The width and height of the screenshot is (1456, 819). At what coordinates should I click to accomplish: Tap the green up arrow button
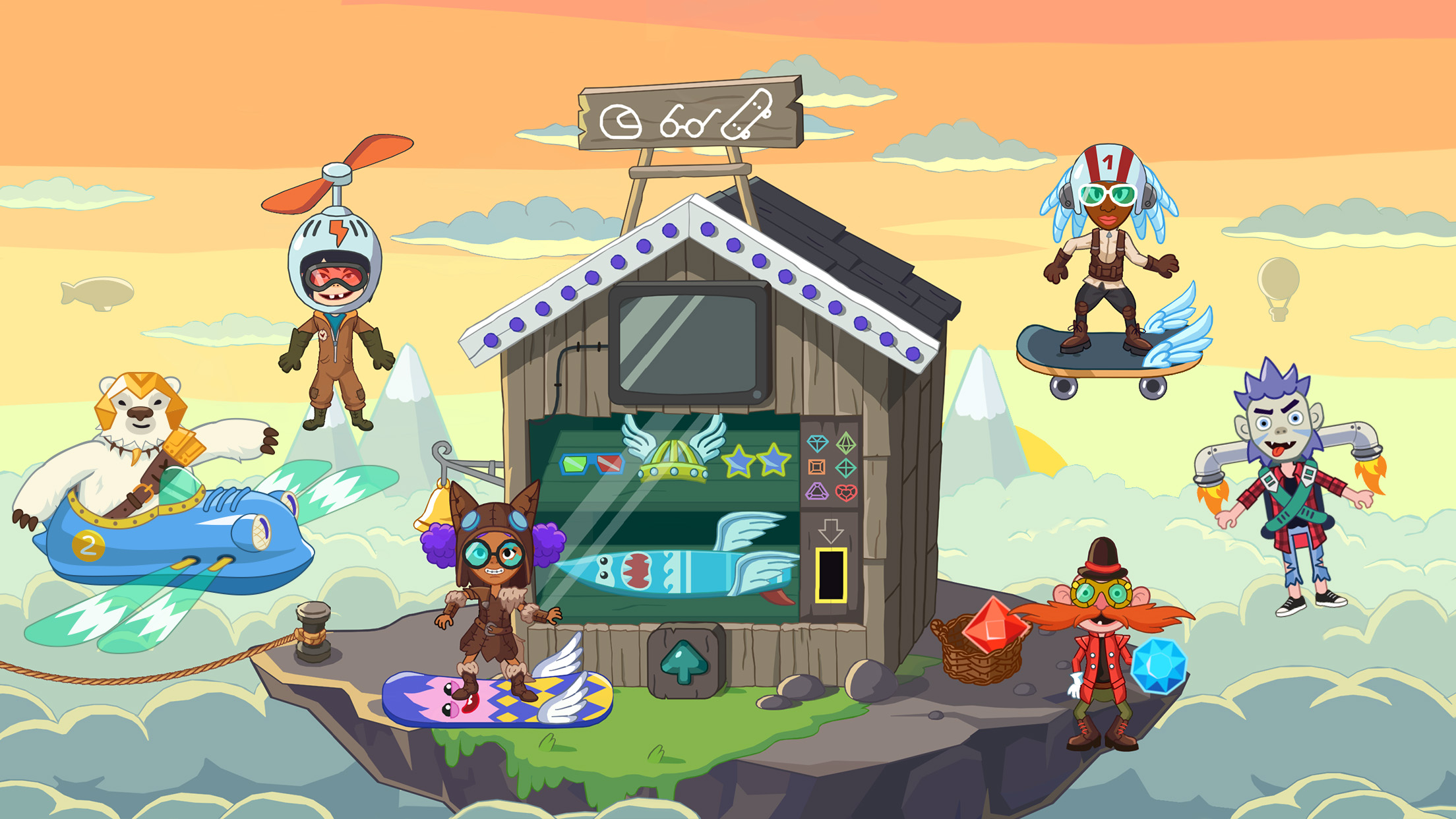point(684,662)
